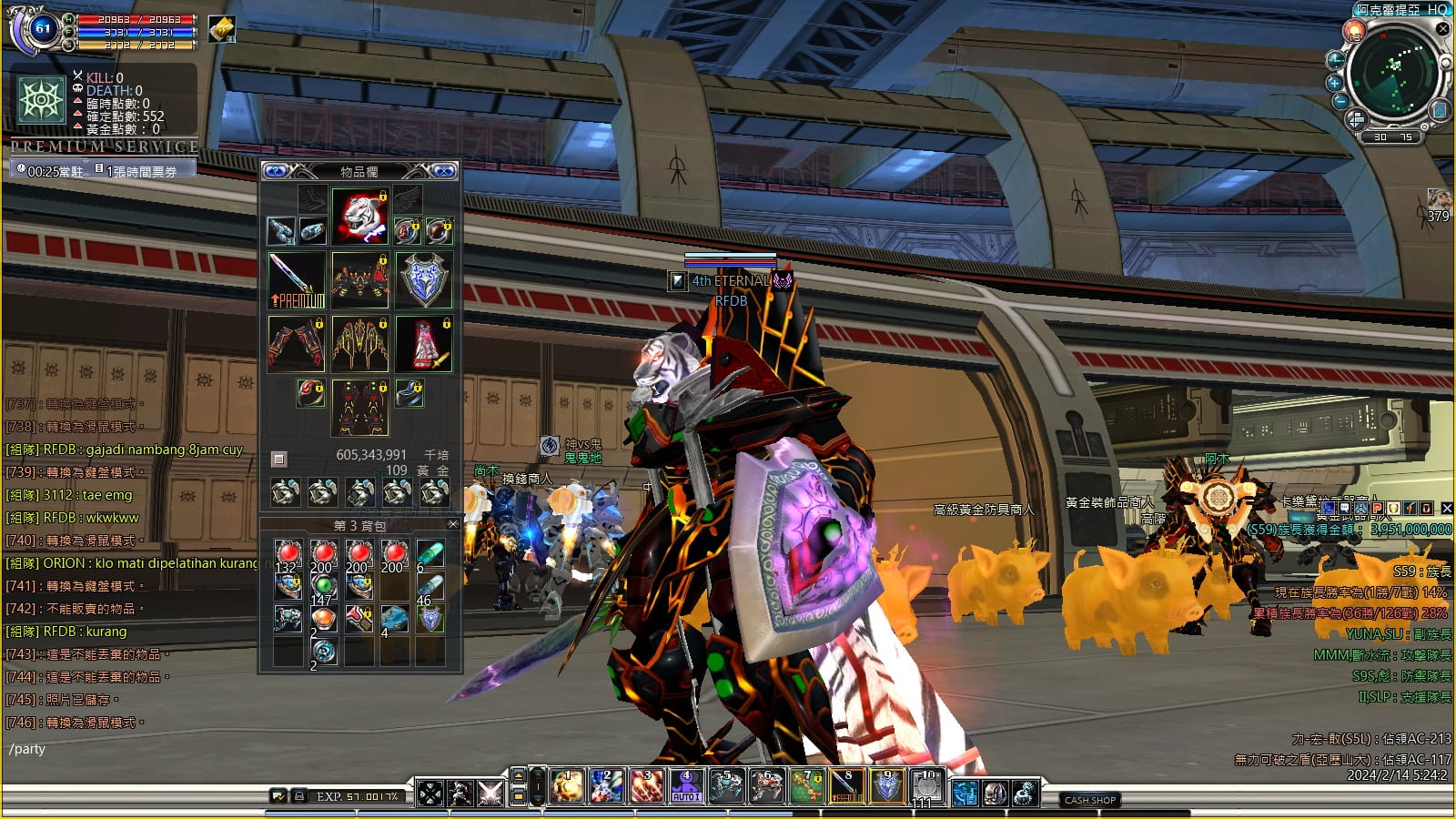Image resolution: width=1456 pixels, height=819 pixels.
Task: Select the blue capsule stack of 46
Action: pos(430,588)
